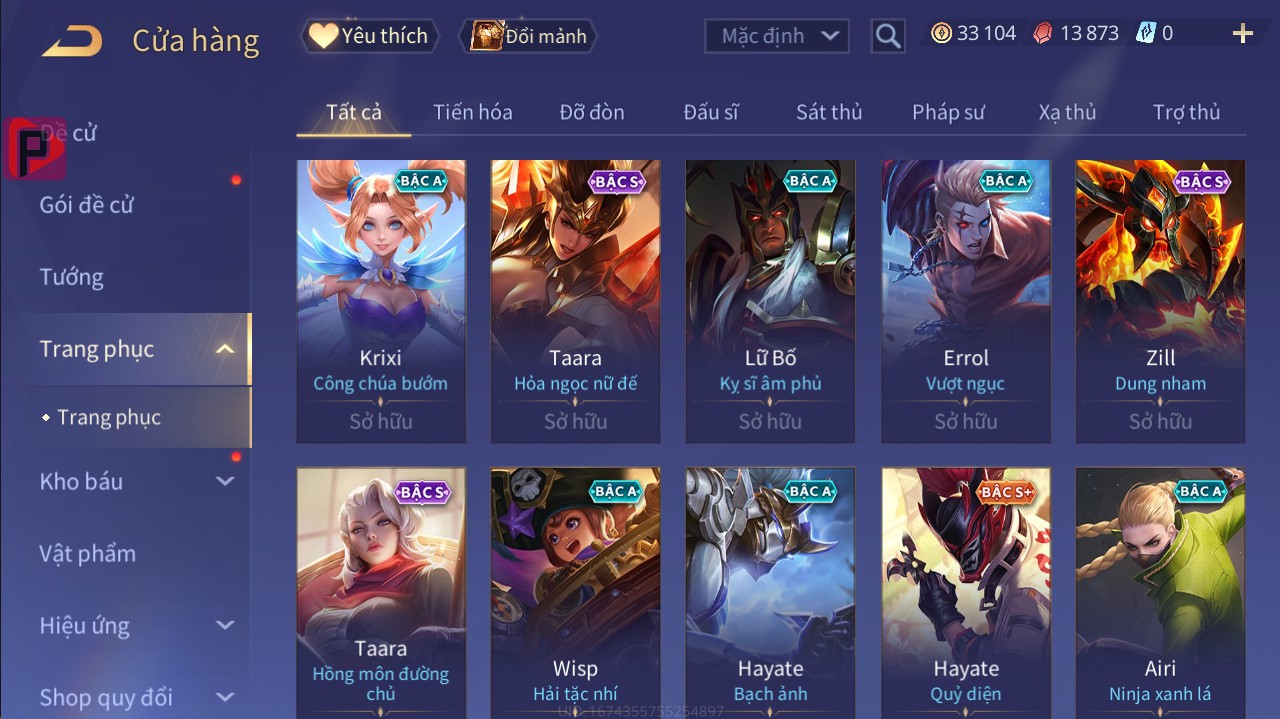
Task: Choose the Pháp sư tab
Action: coord(948,112)
